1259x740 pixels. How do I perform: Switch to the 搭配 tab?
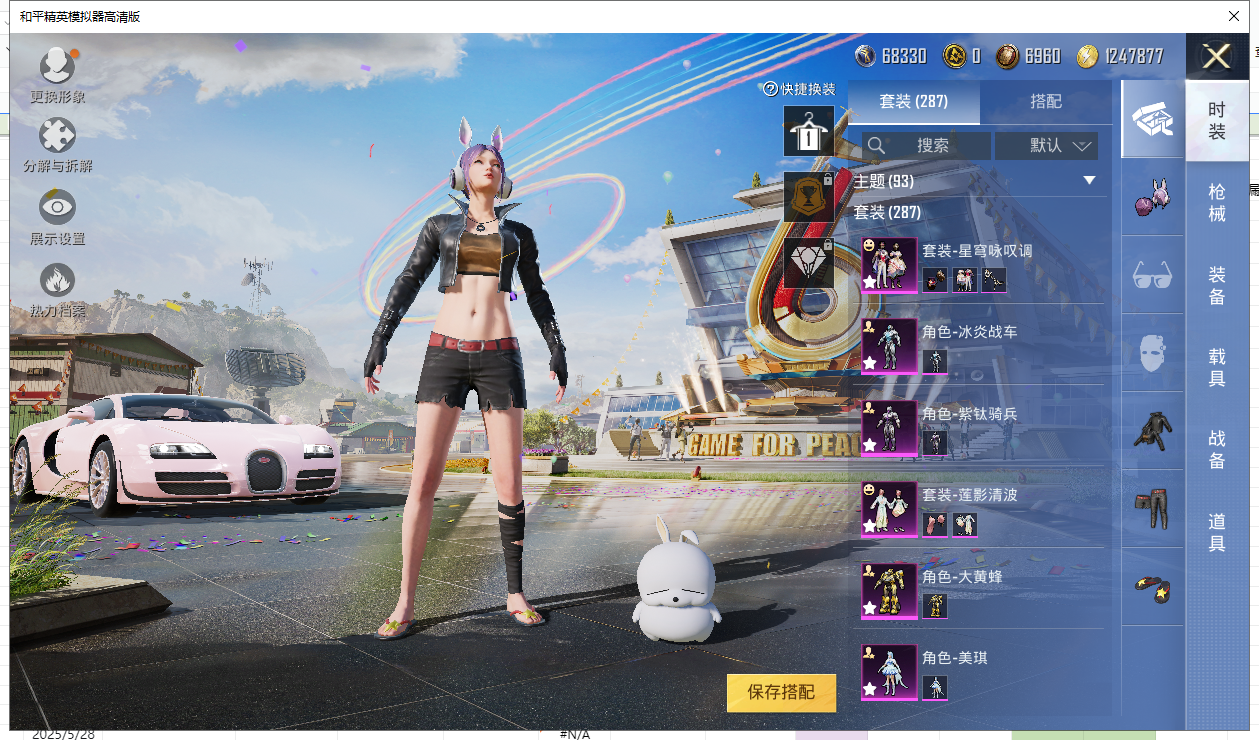coord(1045,102)
